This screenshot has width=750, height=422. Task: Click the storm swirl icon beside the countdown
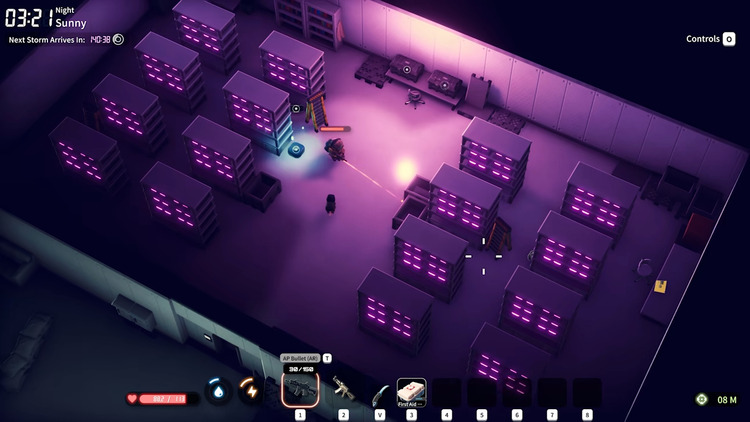point(118,40)
